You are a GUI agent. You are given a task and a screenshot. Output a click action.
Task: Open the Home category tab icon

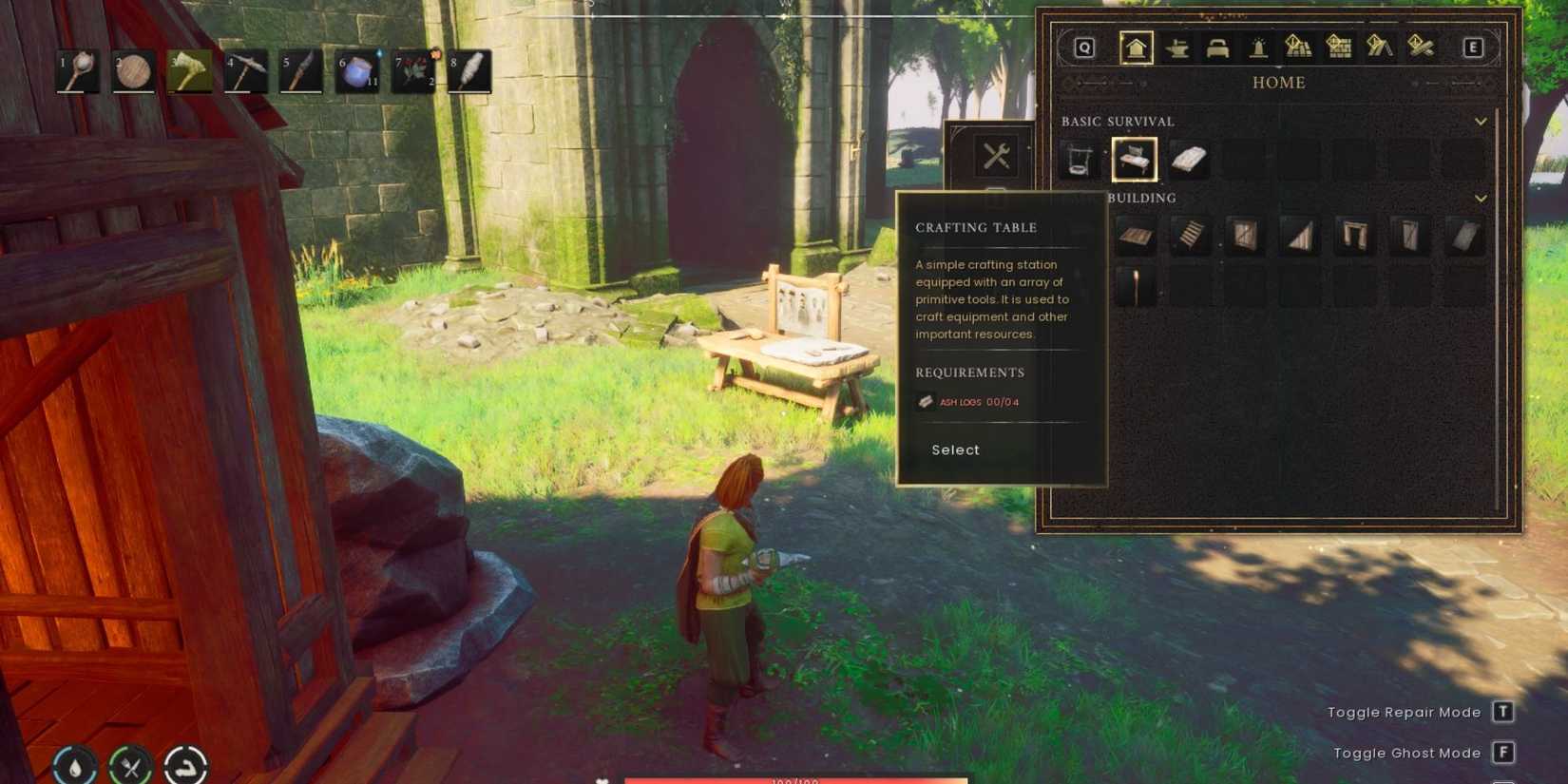[1137, 48]
